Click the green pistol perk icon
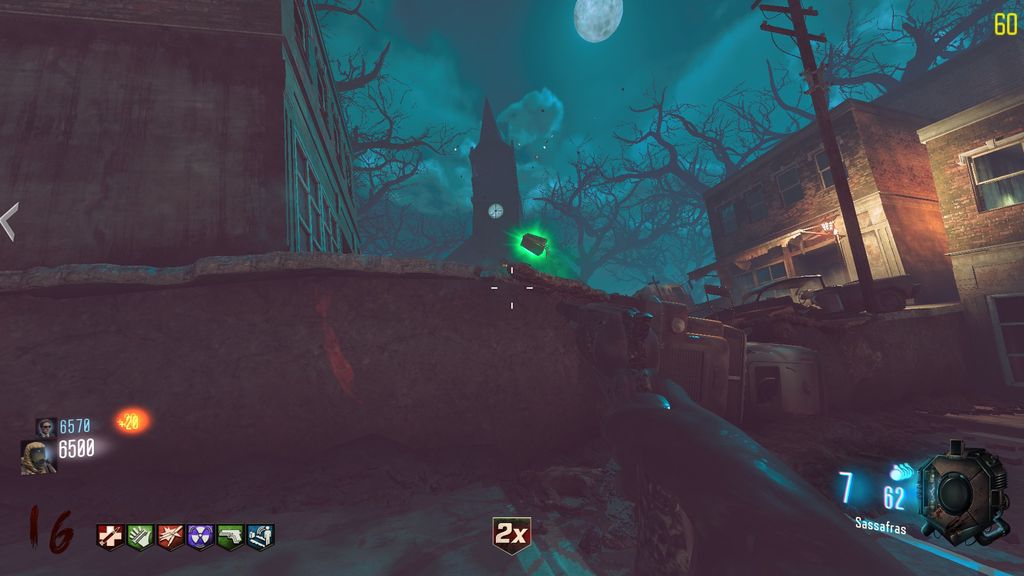 (231, 536)
